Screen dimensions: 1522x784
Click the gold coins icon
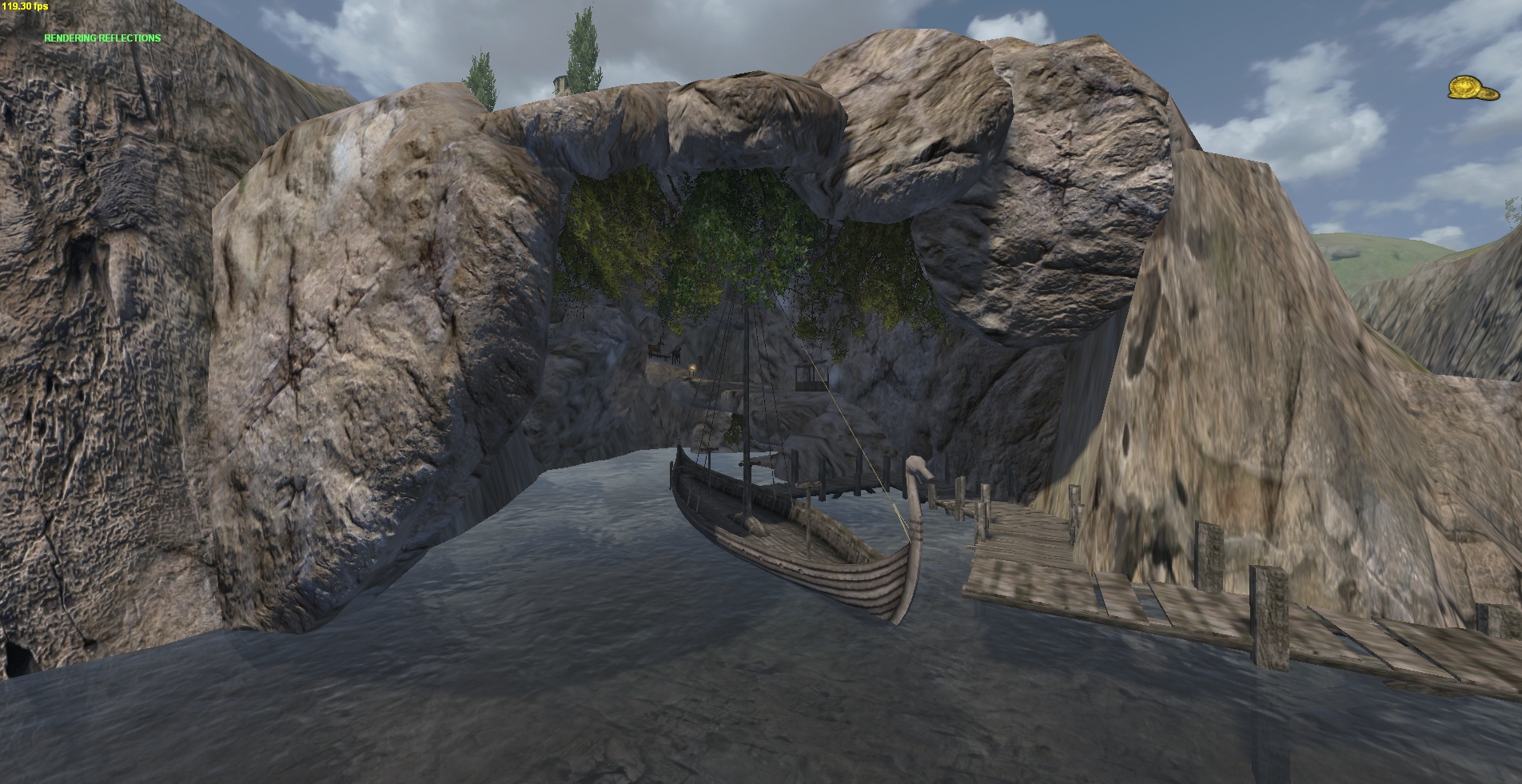1472,88
